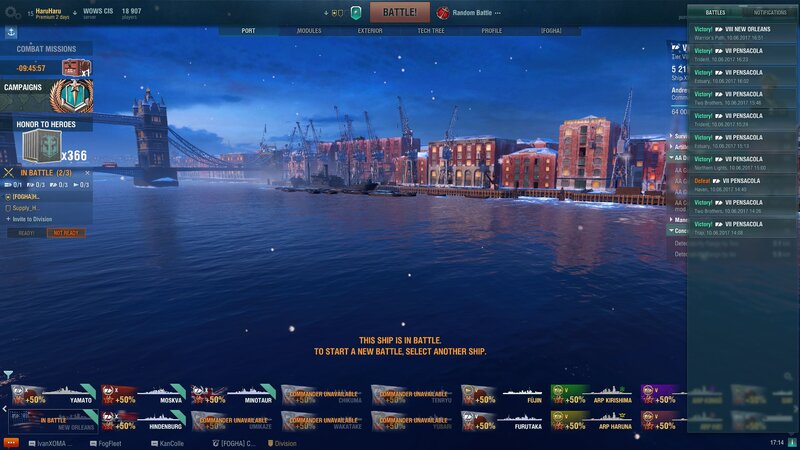
Task: Open the VIII New Orleans victory notification
Action: 742,33
